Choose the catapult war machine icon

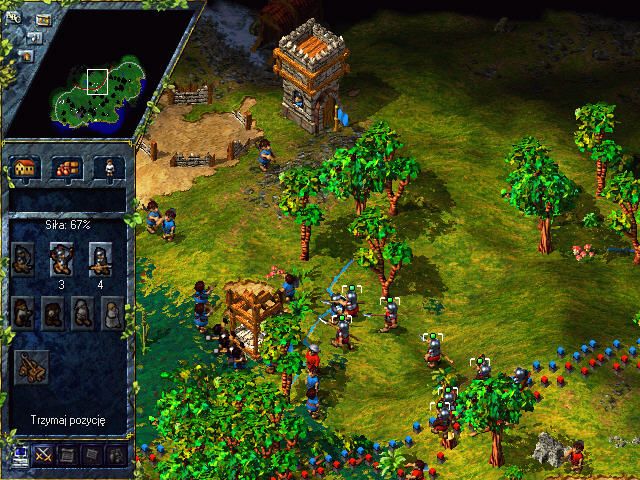(x=33, y=367)
